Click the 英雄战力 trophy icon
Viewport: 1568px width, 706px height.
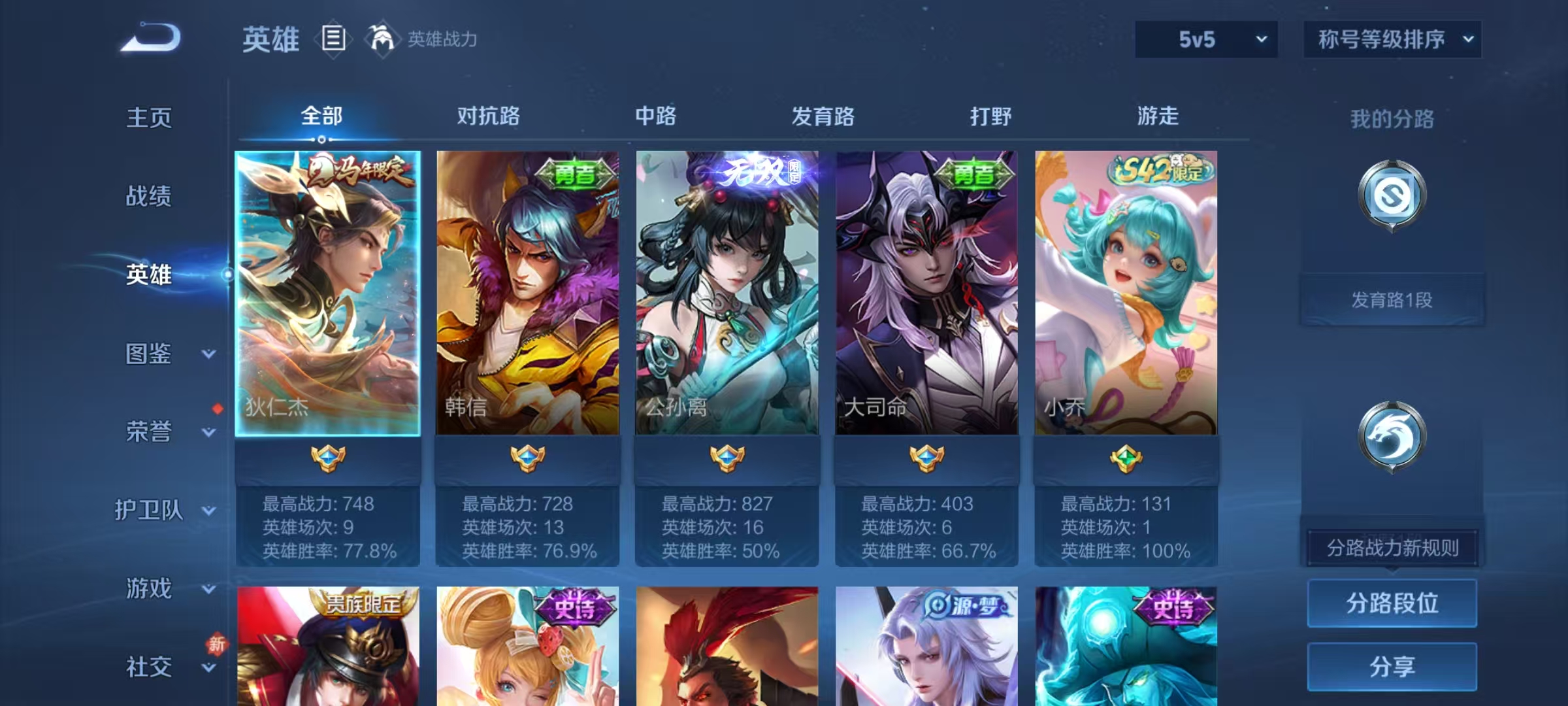(x=382, y=38)
